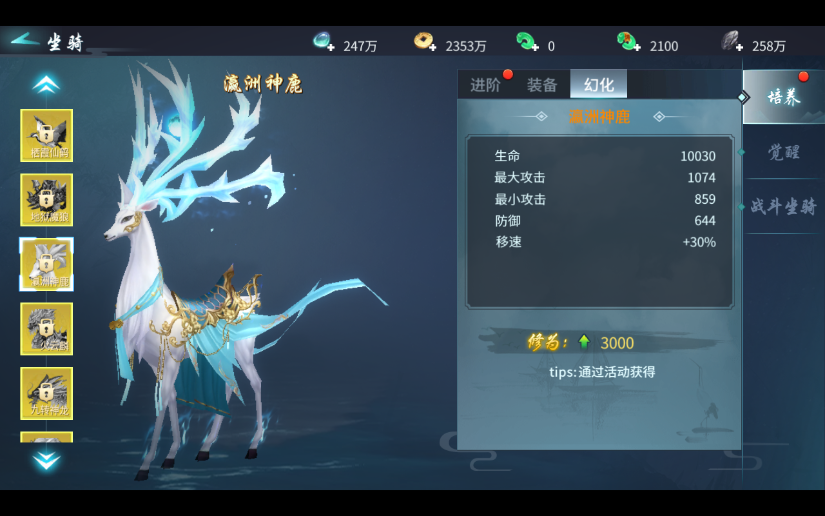Choose the locked 地狱魔狼 mount
The height and width of the screenshot is (516, 825).
click(47, 200)
